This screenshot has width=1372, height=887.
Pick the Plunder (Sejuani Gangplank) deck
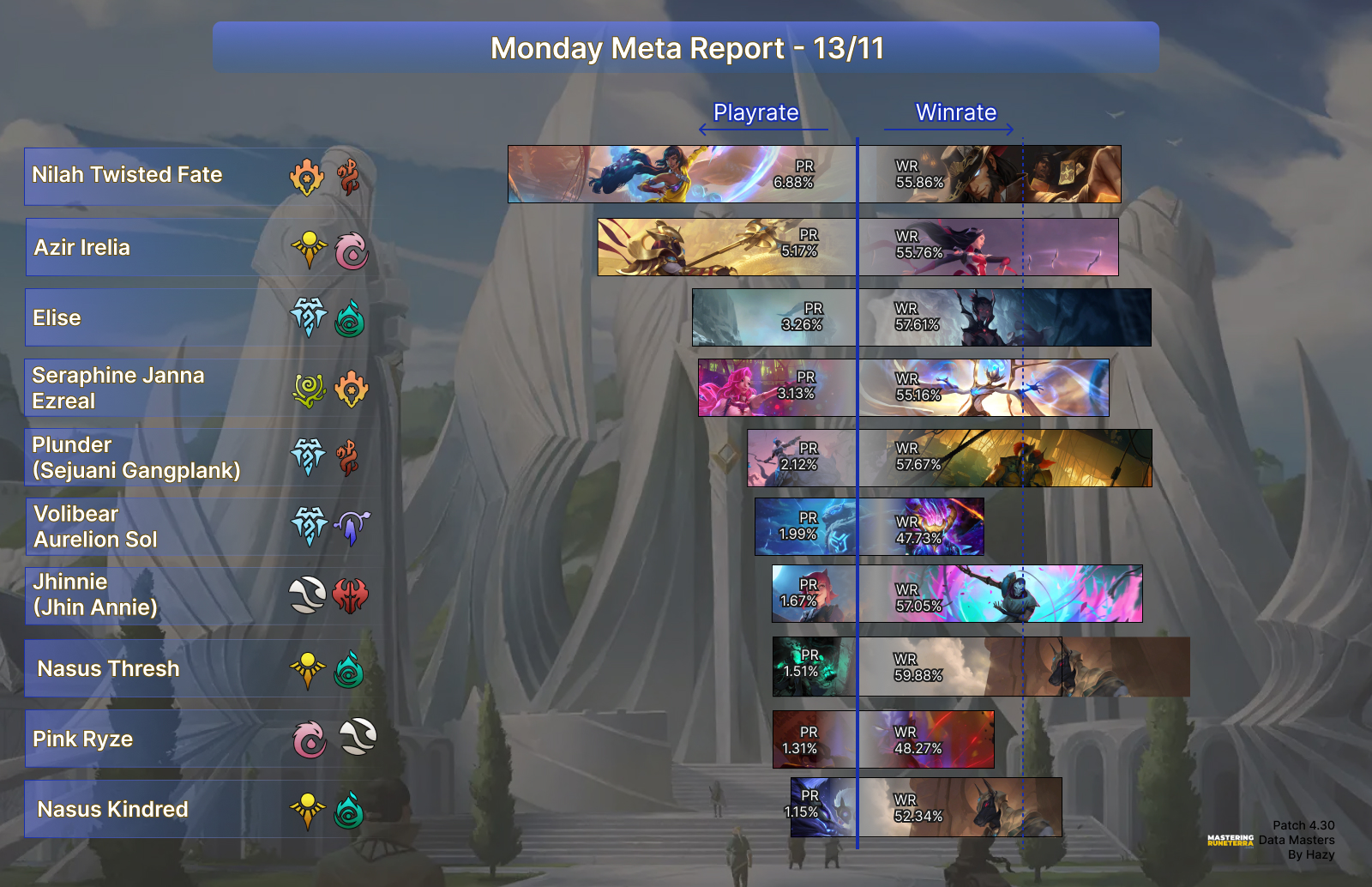(199, 457)
